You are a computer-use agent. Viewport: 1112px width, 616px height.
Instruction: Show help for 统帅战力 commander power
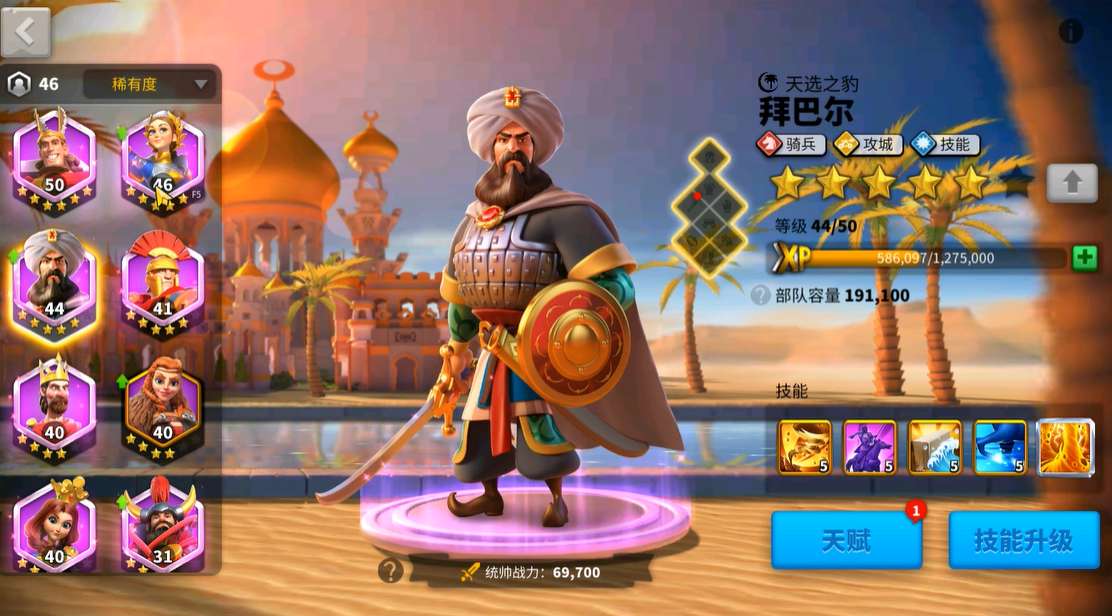point(391,571)
